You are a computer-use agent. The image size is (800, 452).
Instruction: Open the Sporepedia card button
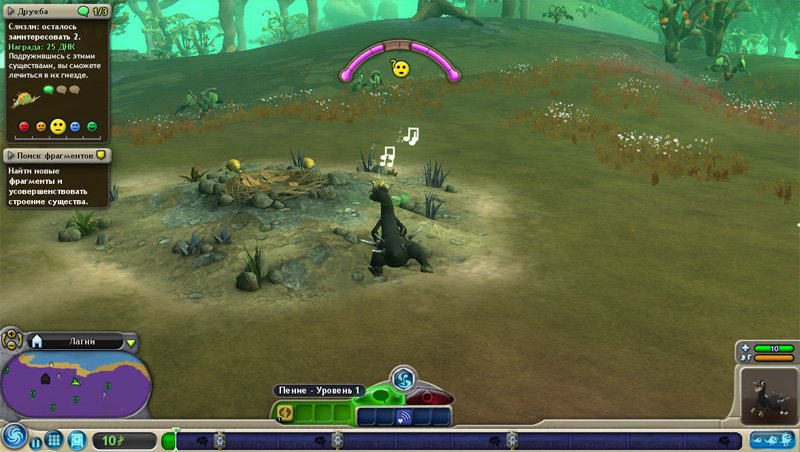coord(76,439)
